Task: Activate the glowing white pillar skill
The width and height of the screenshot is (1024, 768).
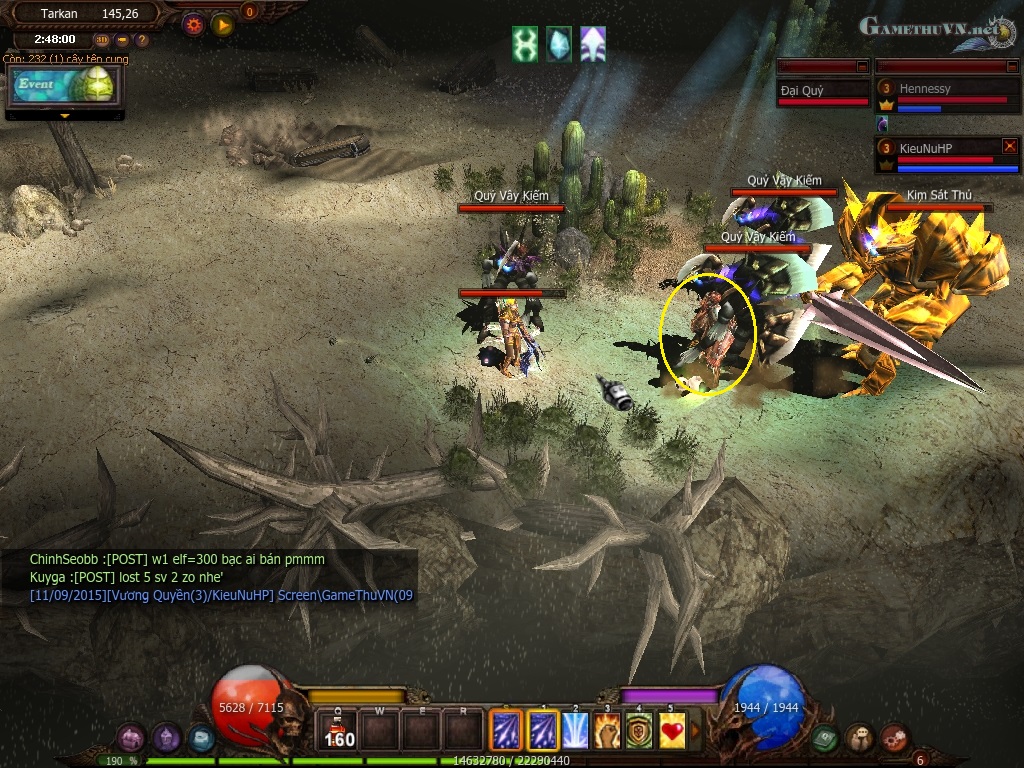Action: point(575,730)
